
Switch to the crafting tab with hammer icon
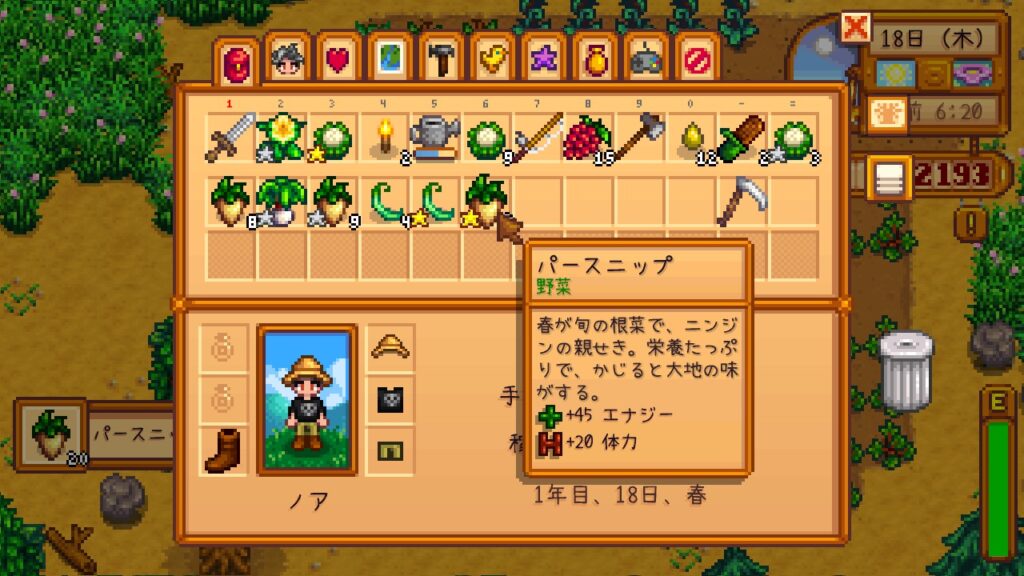439,61
